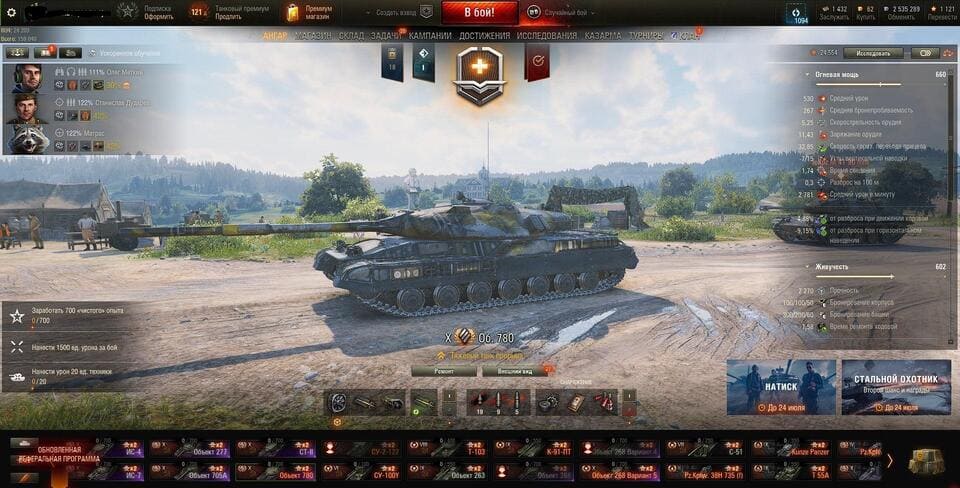Switch to the Магазин tab
The height and width of the screenshot is (488, 960).
click(313, 36)
